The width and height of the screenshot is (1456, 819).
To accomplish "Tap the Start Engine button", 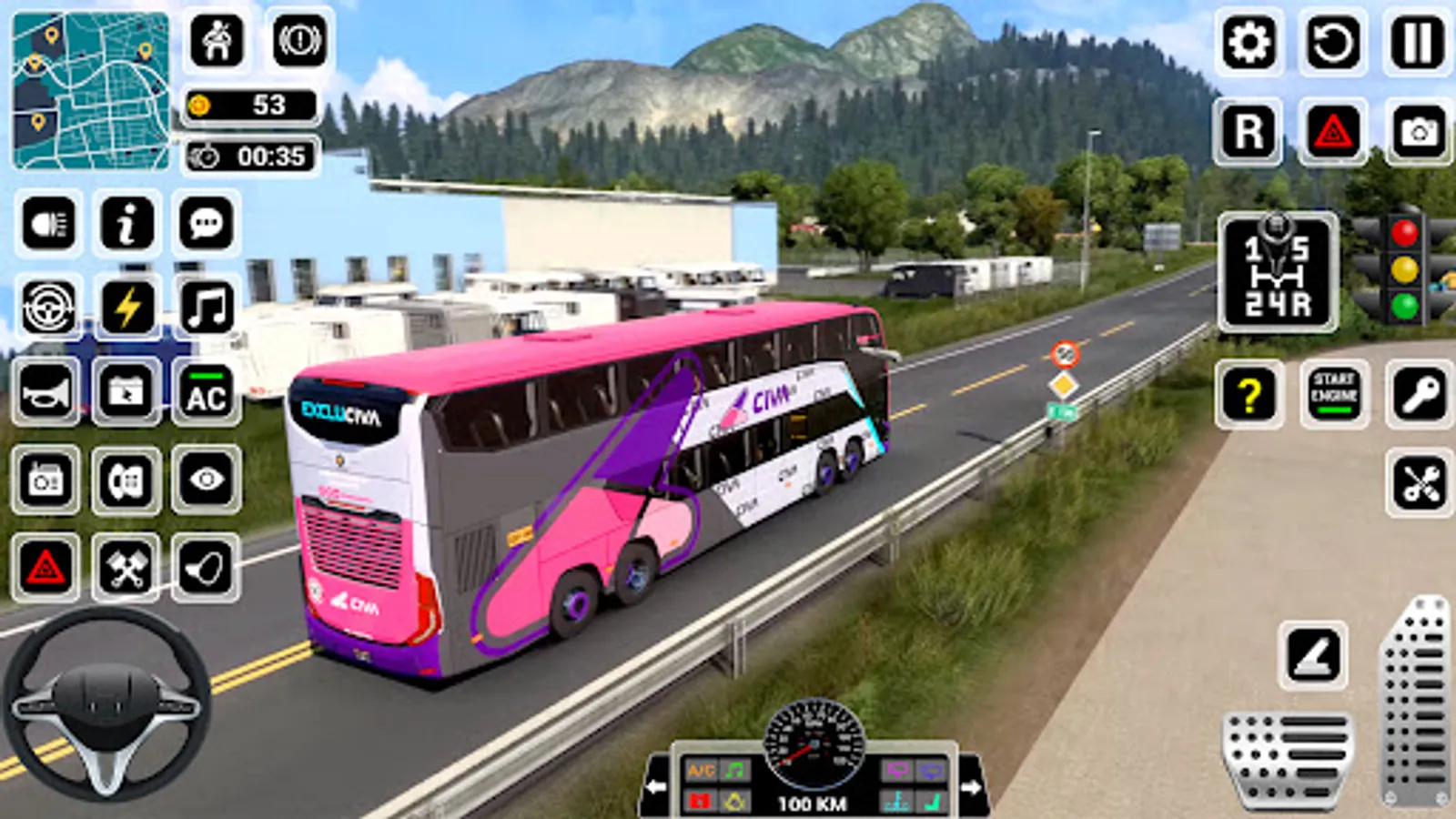I will click(1334, 394).
